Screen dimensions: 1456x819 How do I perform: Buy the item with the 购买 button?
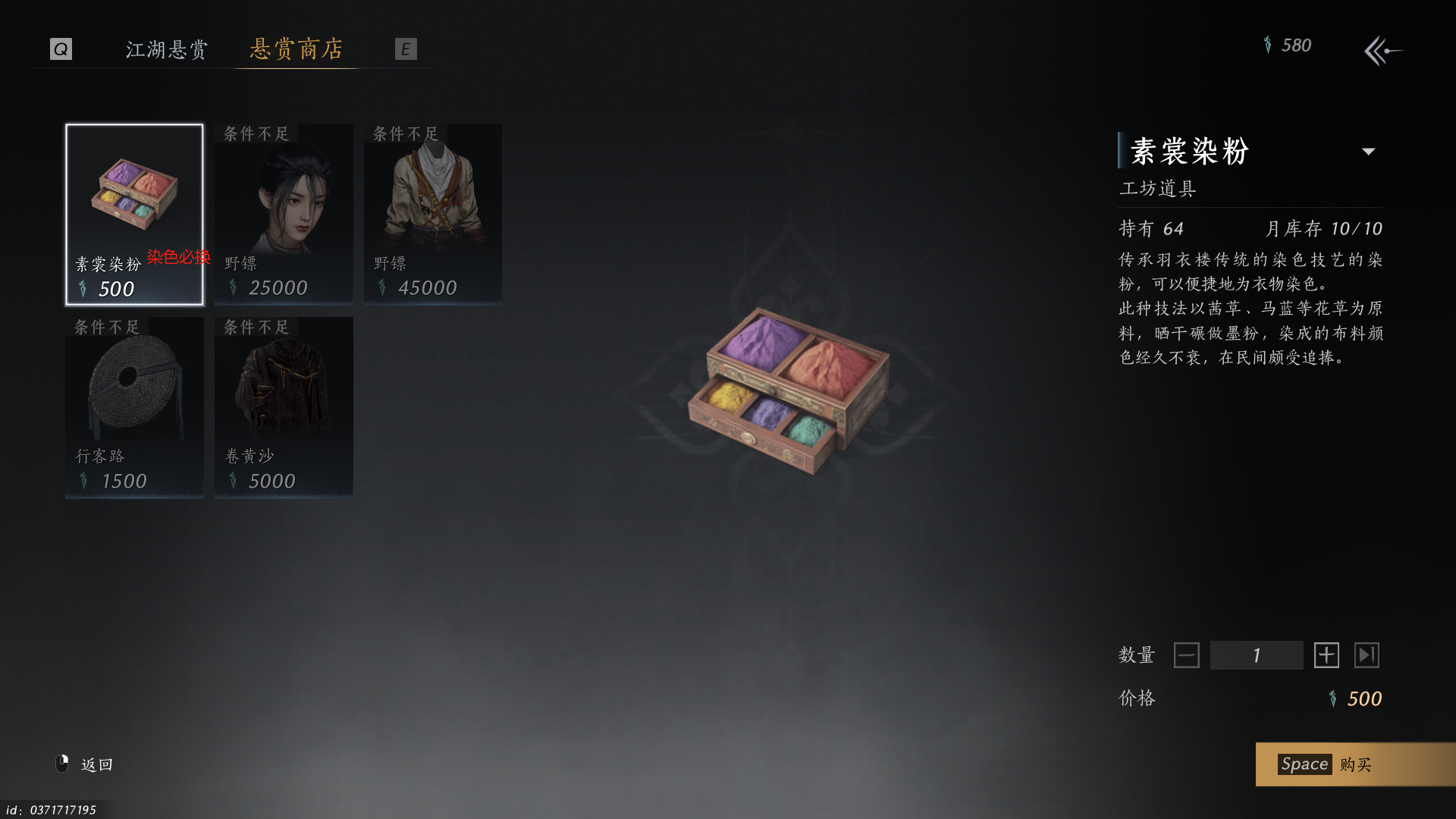pos(1355,764)
